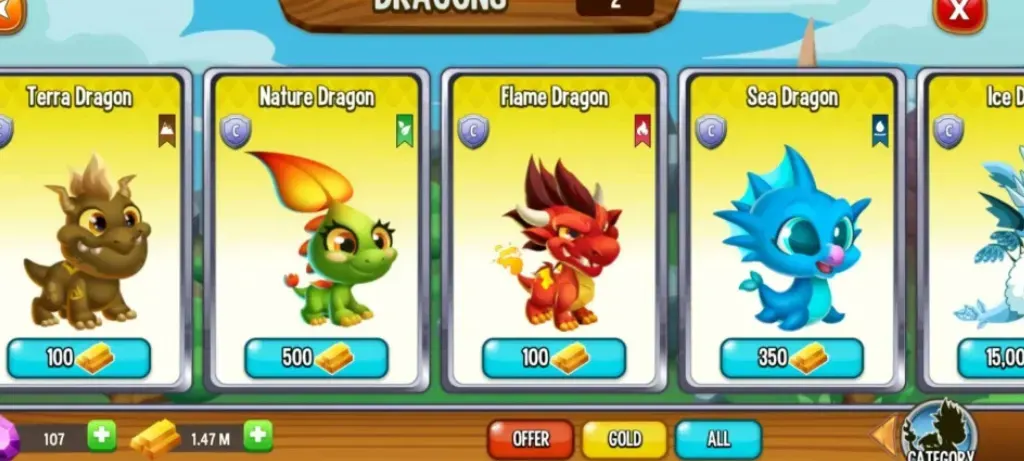Switch to the Gold filter
Screen dimensions: 1024x461
pyautogui.click(x=625, y=439)
